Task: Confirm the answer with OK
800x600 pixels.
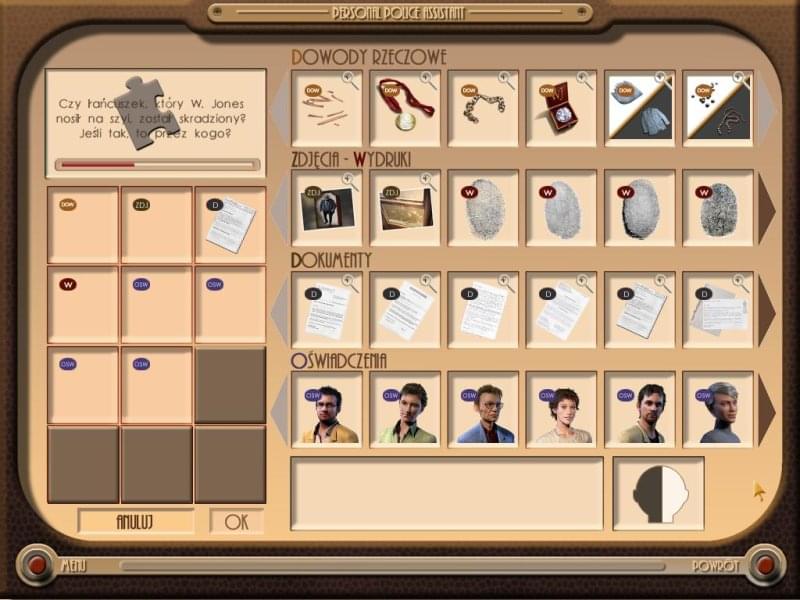Action: pos(236,521)
